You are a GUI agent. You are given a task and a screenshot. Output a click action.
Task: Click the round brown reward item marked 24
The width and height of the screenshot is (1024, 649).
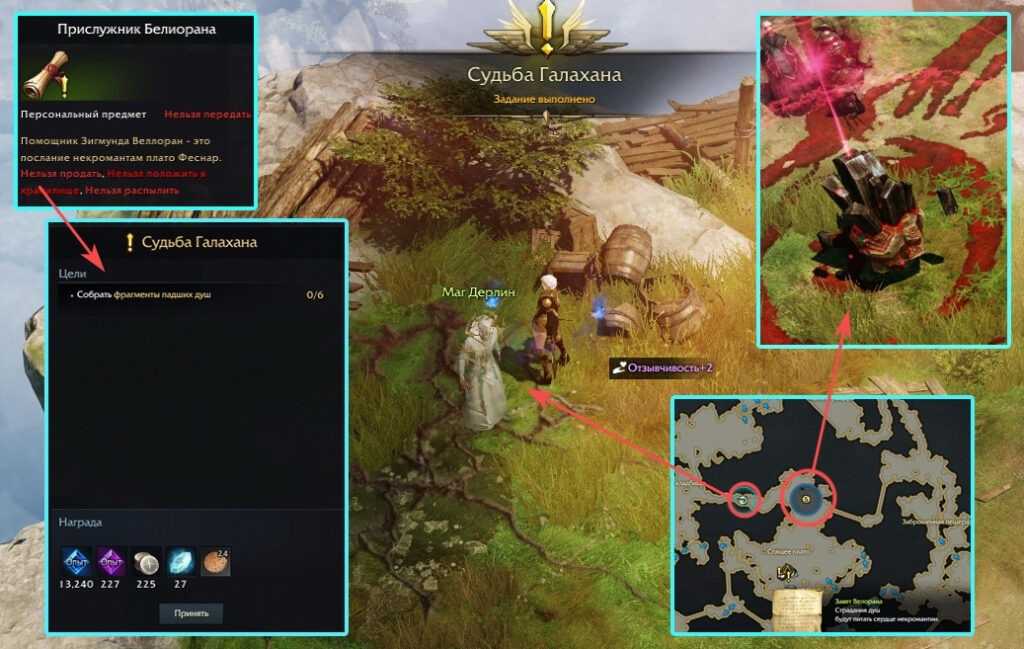pos(215,563)
